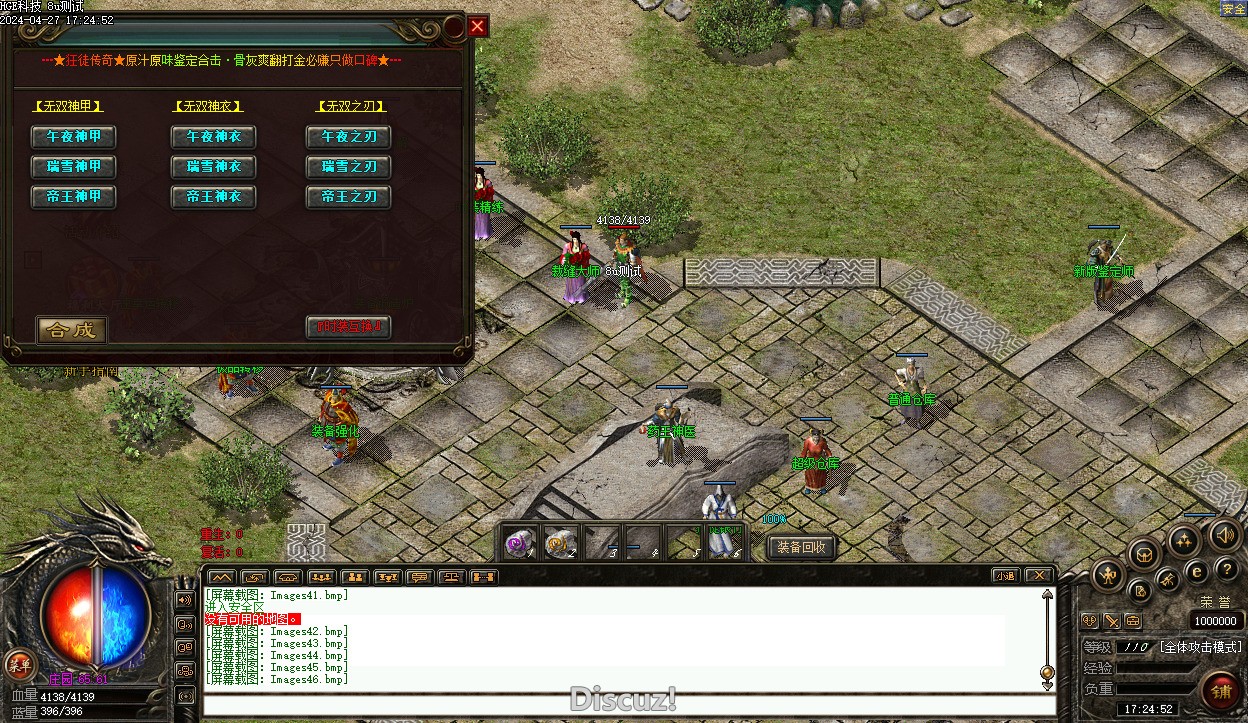This screenshot has width=1248, height=723.
Task: Pick the 帝王神甲 armor option
Action: (73, 197)
